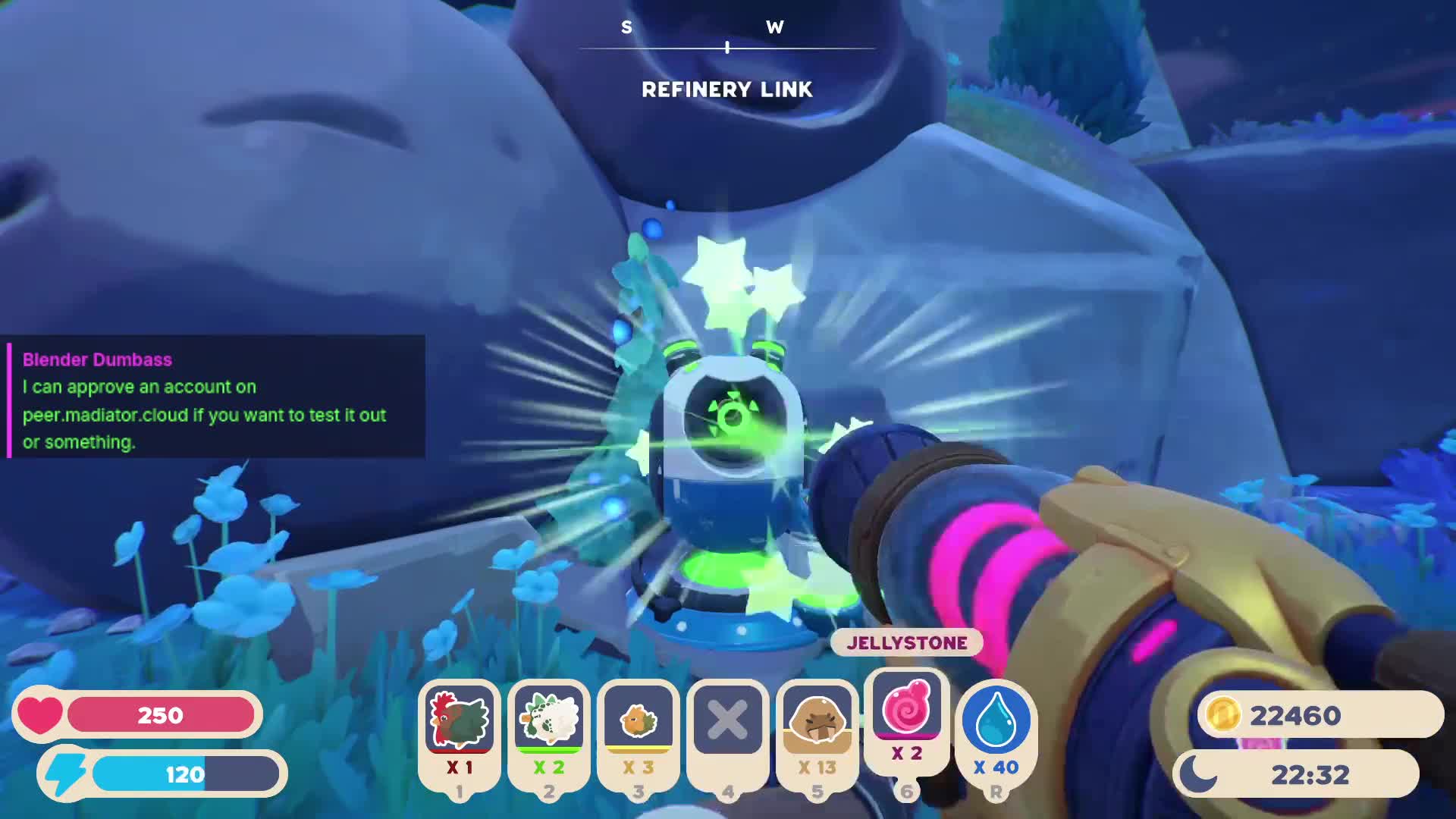Click the Blender Dumbass chat message overlay
Viewport: 1456px width, 819px height.
tap(216, 397)
